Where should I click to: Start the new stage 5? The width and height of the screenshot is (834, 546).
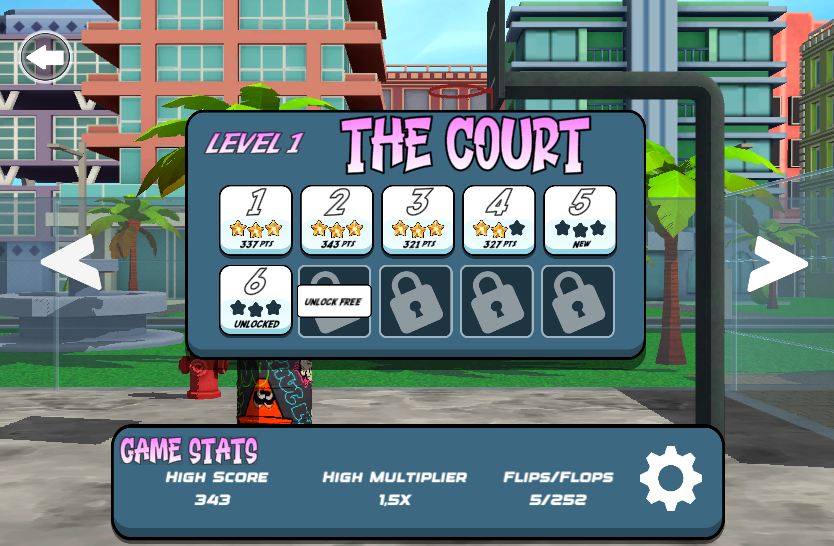(x=580, y=219)
